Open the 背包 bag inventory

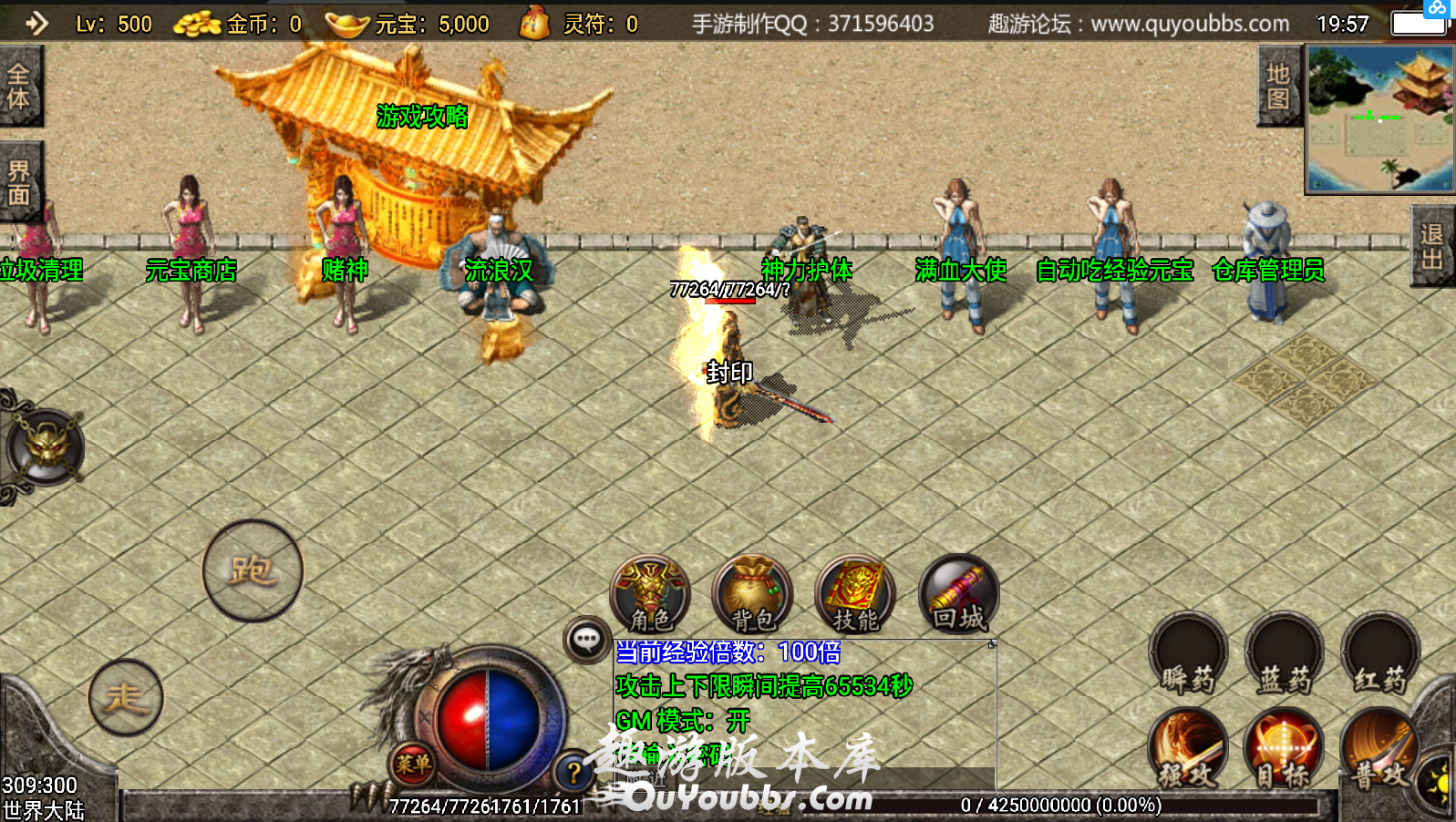pos(753,595)
